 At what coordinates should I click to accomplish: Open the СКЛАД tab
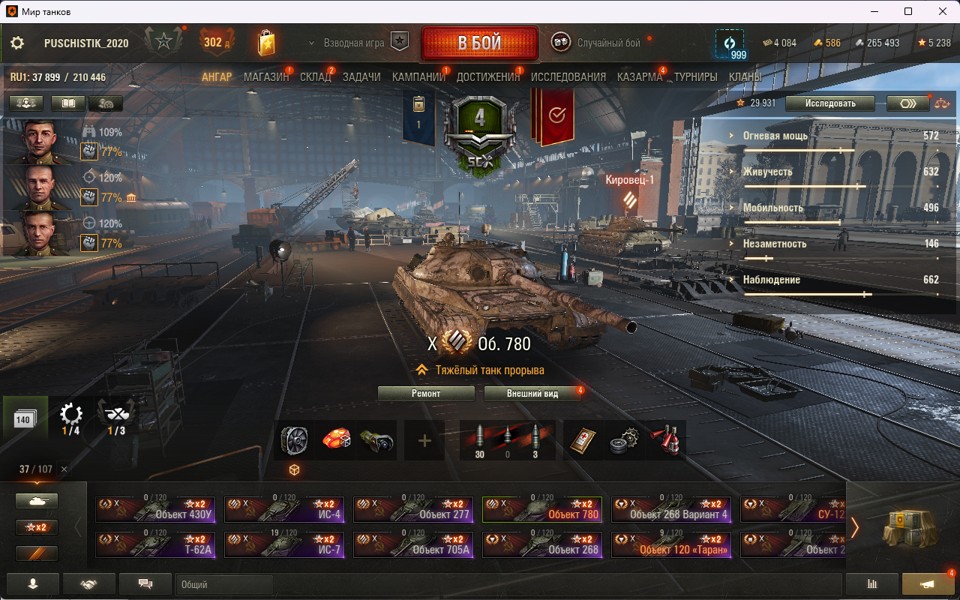click(316, 77)
